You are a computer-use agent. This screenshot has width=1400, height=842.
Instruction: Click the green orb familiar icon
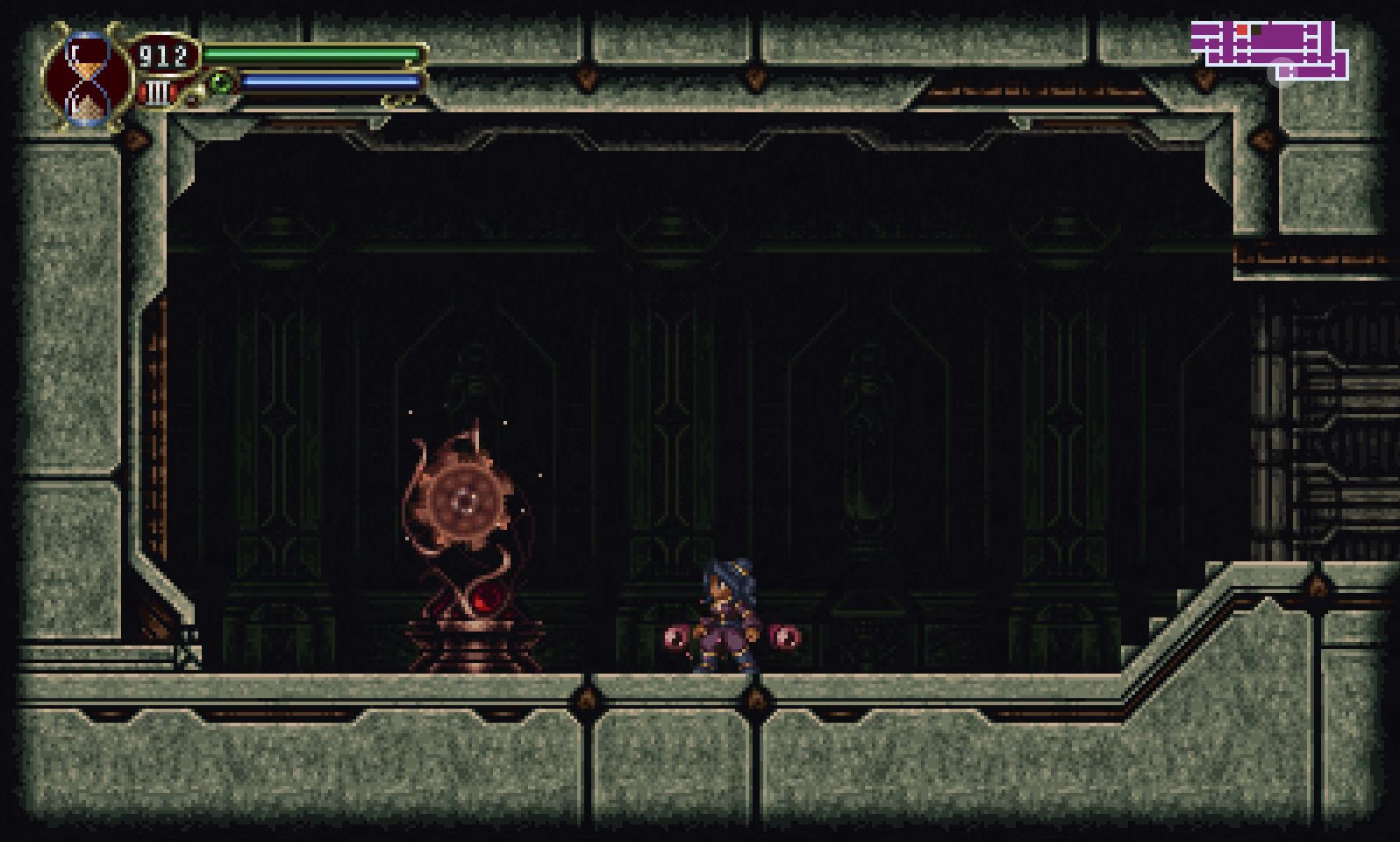coord(219,83)
